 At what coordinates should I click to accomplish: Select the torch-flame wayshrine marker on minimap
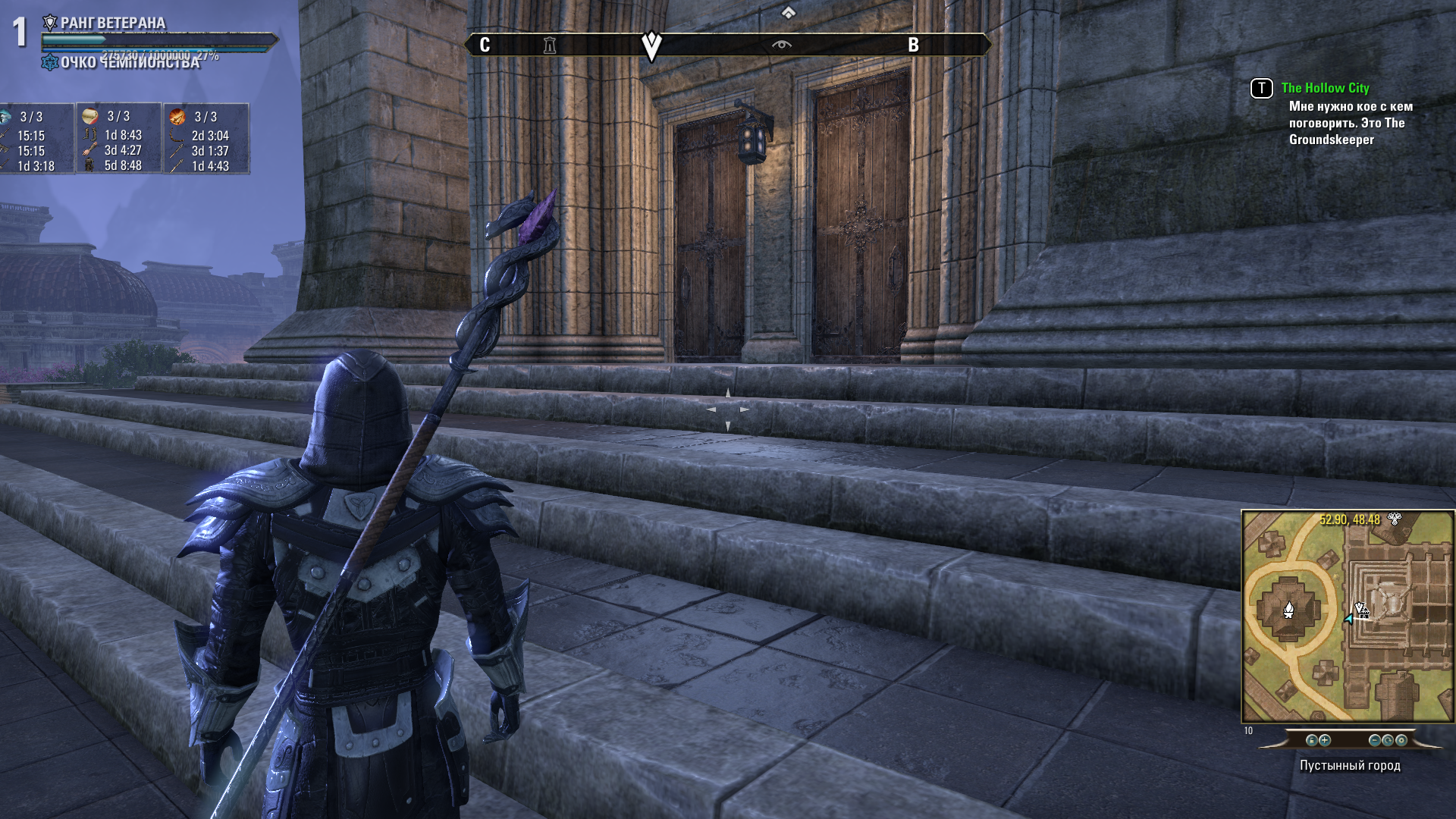1288,609
